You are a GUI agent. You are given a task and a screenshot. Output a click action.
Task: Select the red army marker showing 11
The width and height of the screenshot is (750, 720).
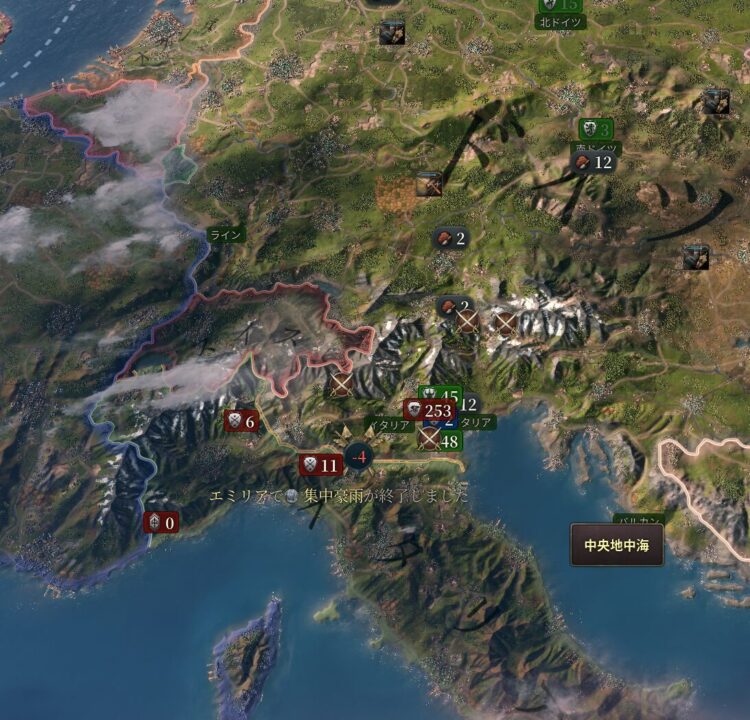(x=320, y=465)
